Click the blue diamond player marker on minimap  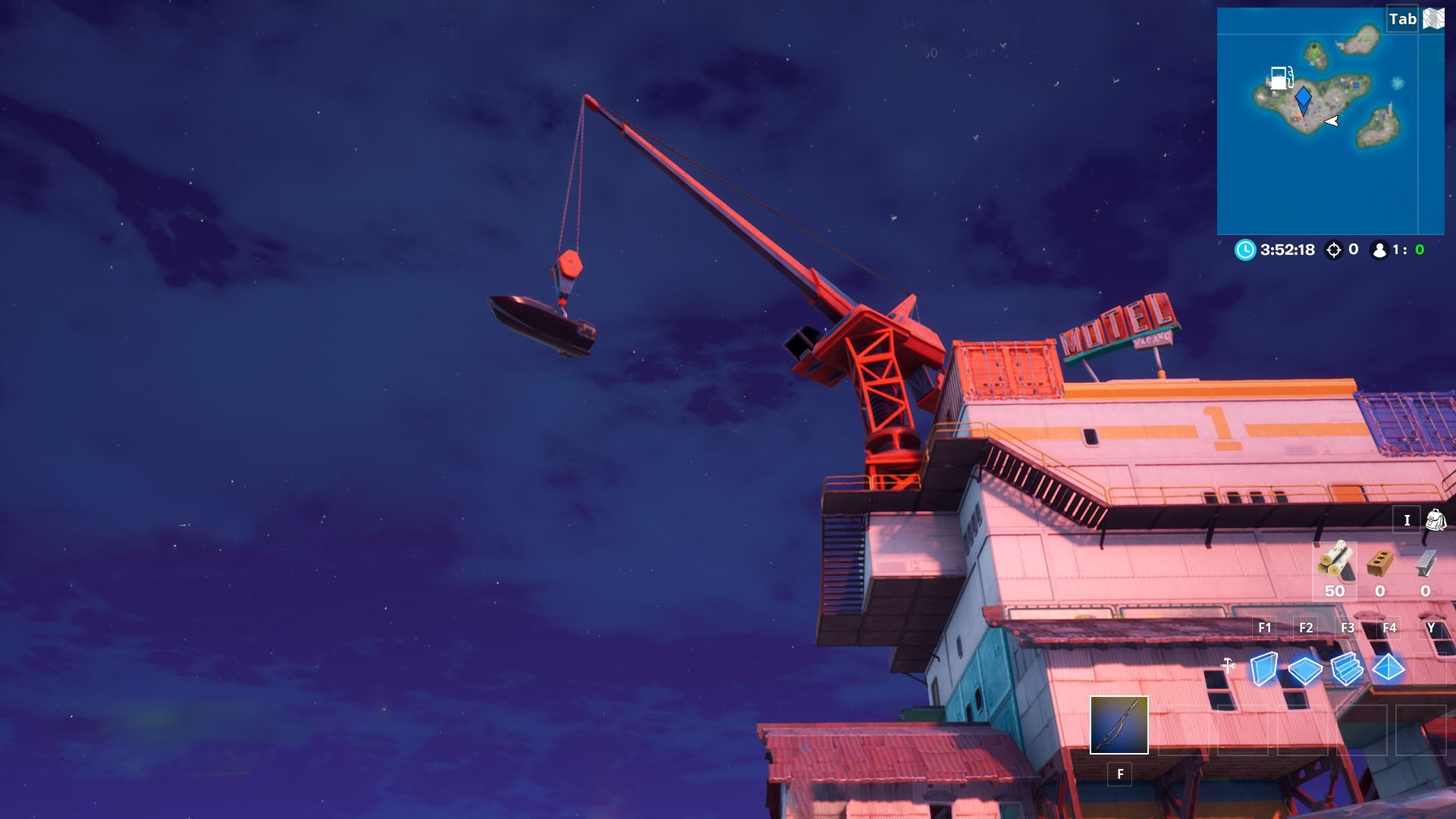tap(1302, 99)
